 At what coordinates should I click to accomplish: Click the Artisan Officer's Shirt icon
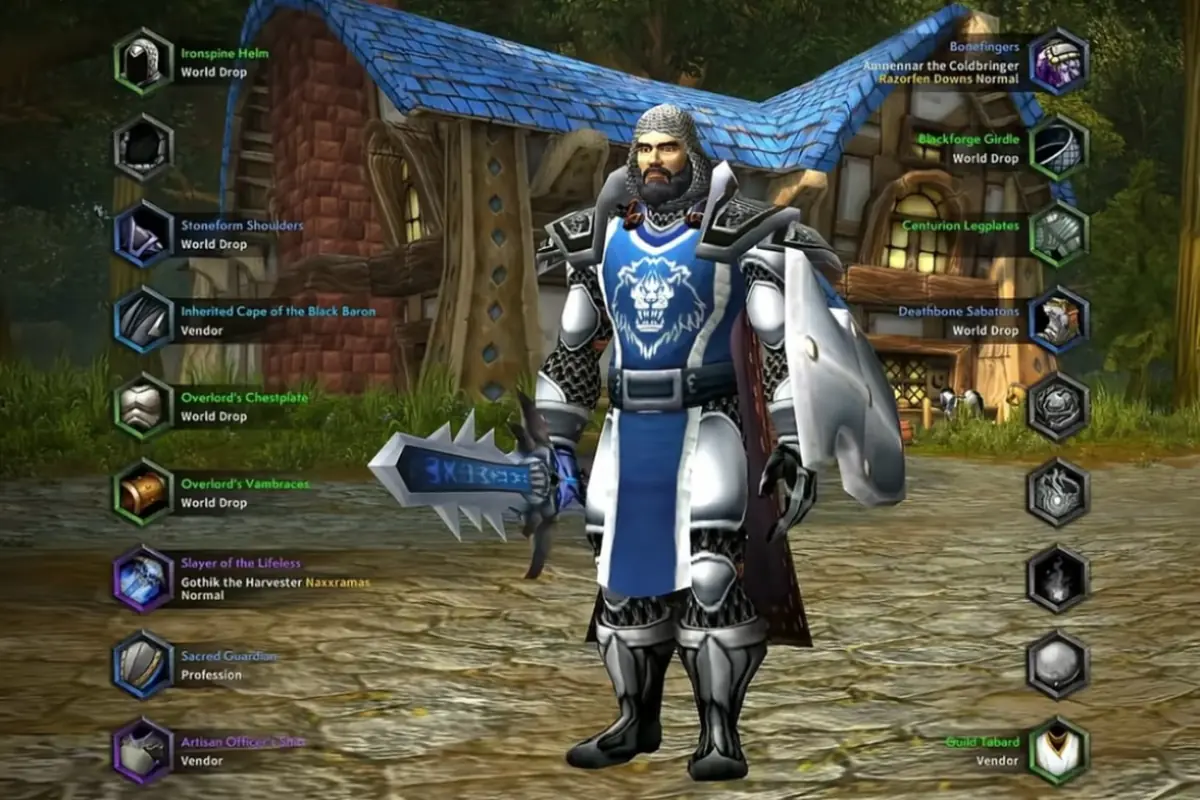(x=143, y=750)
